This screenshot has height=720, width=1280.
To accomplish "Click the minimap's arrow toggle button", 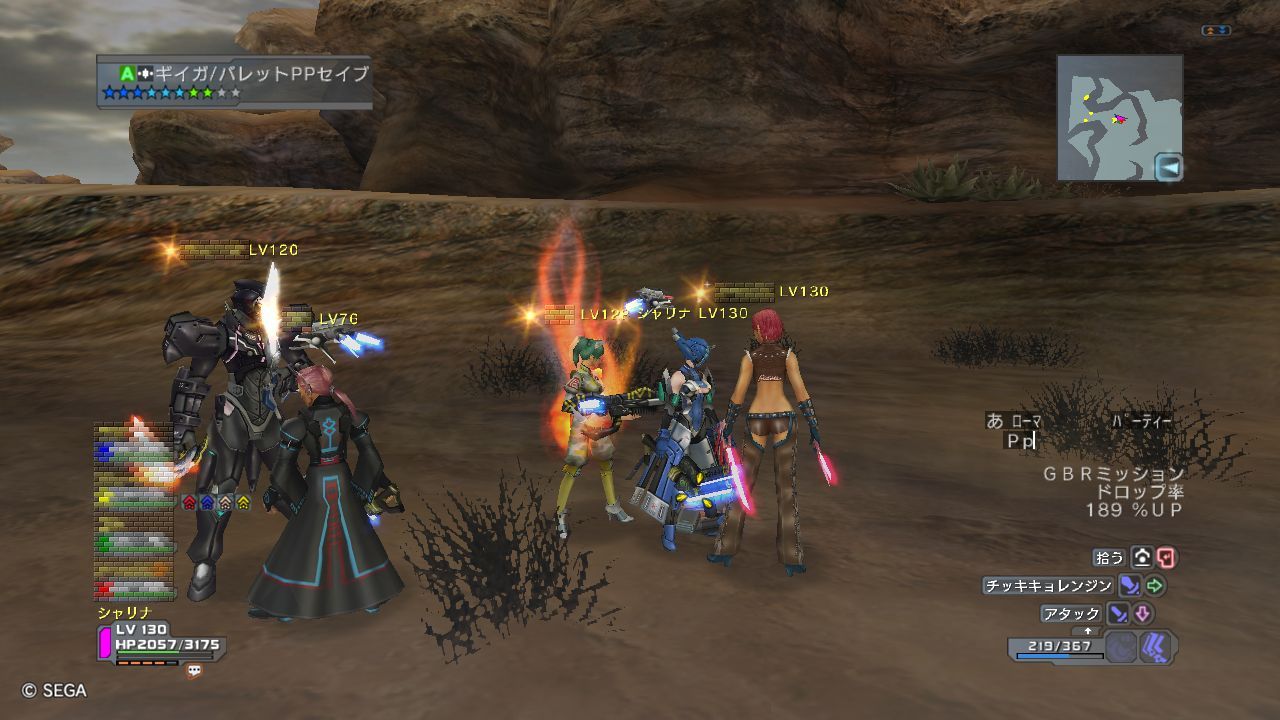I will (x=1168, y=167).
